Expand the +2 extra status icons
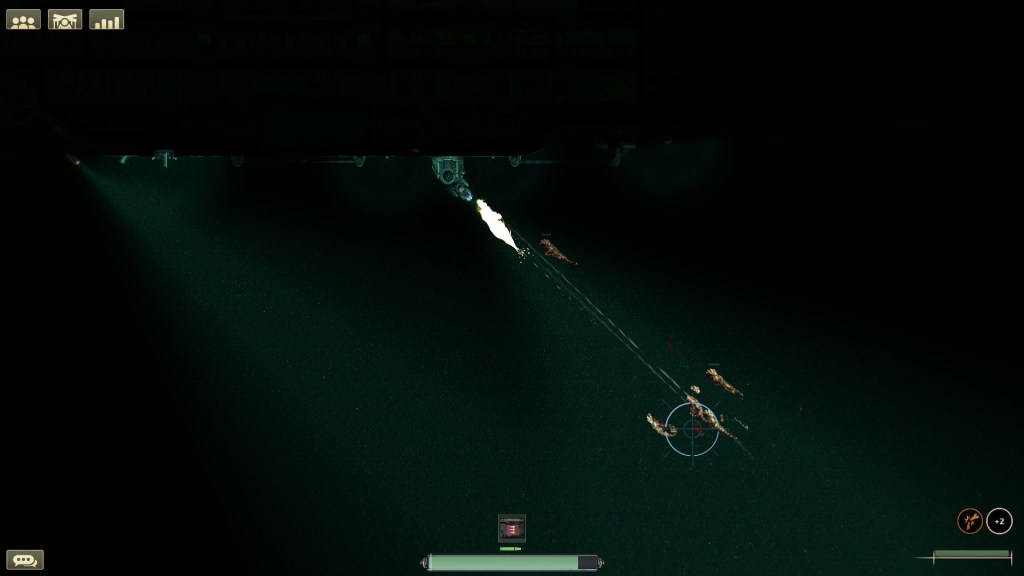Screen dimensions: 1024x576 coord(999,521)
